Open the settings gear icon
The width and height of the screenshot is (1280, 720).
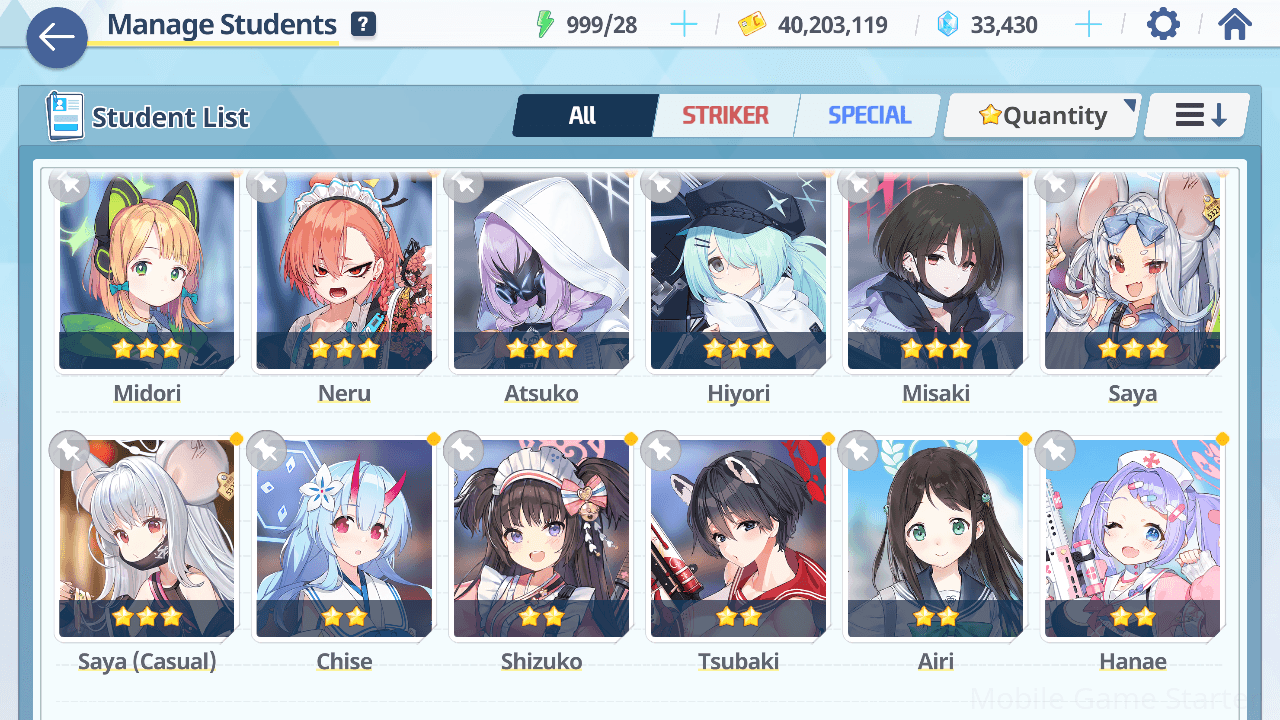pos(1163,25)
